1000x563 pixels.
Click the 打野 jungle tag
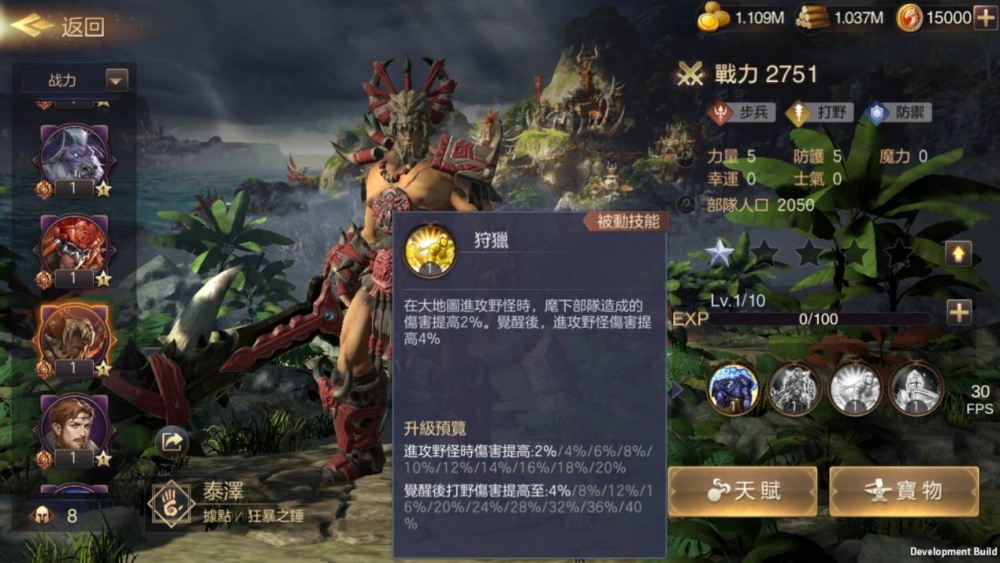820,112
